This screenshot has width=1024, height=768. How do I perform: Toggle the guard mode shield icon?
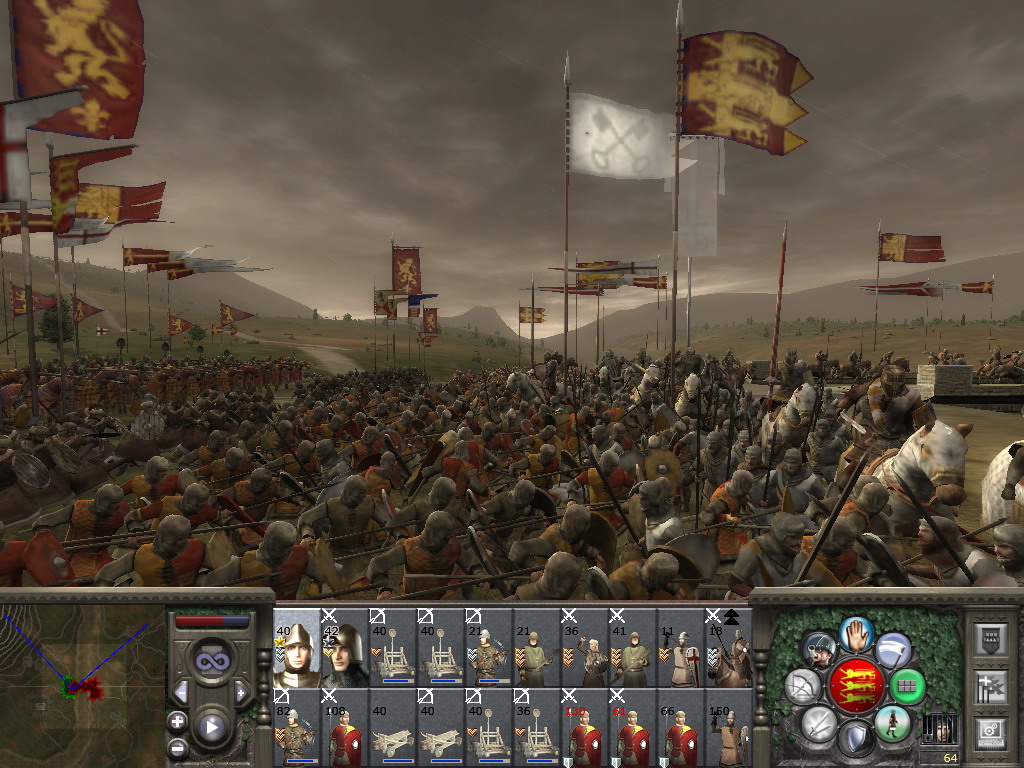point(856,740)
